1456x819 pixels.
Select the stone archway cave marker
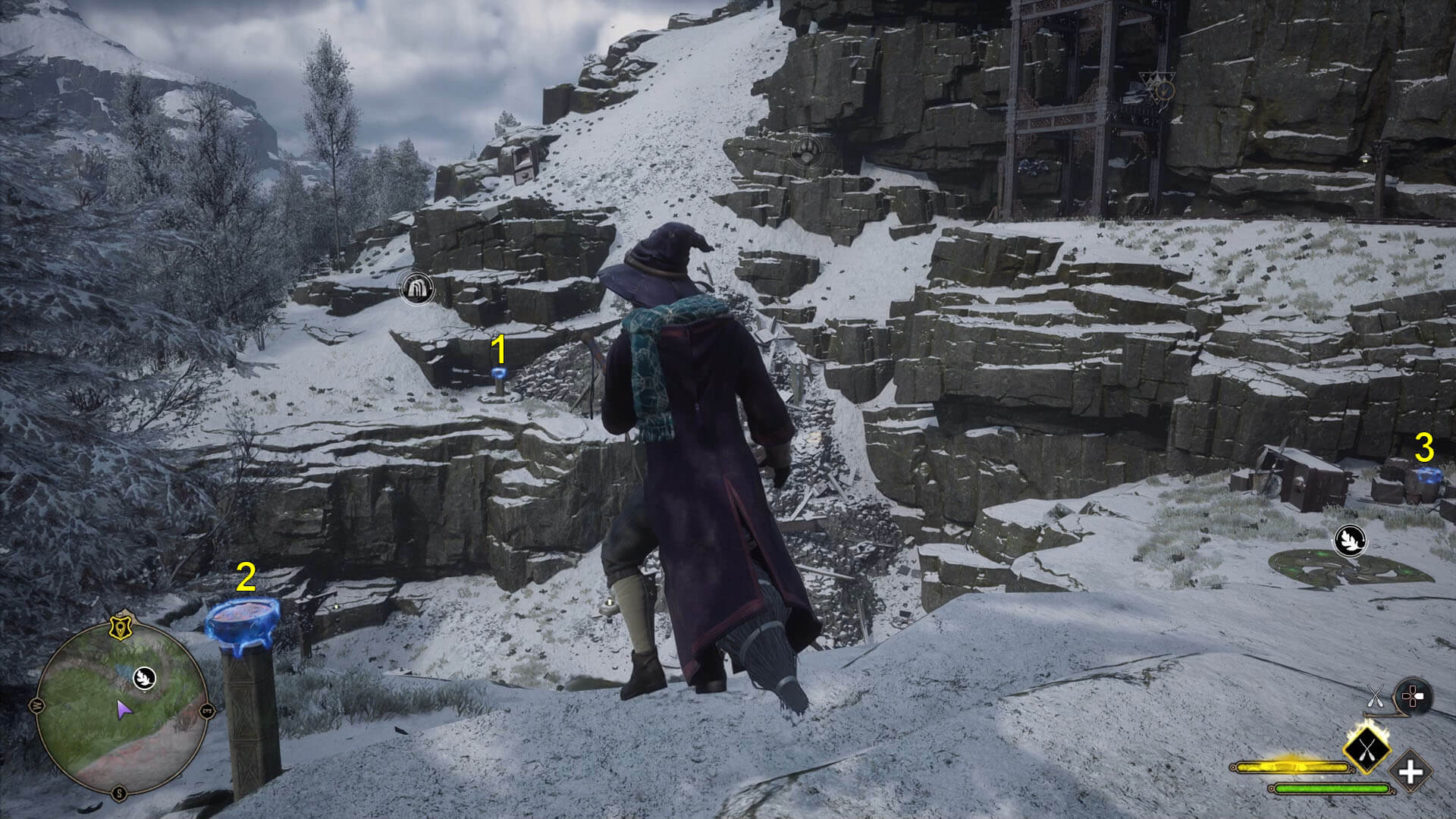(416, 287)
